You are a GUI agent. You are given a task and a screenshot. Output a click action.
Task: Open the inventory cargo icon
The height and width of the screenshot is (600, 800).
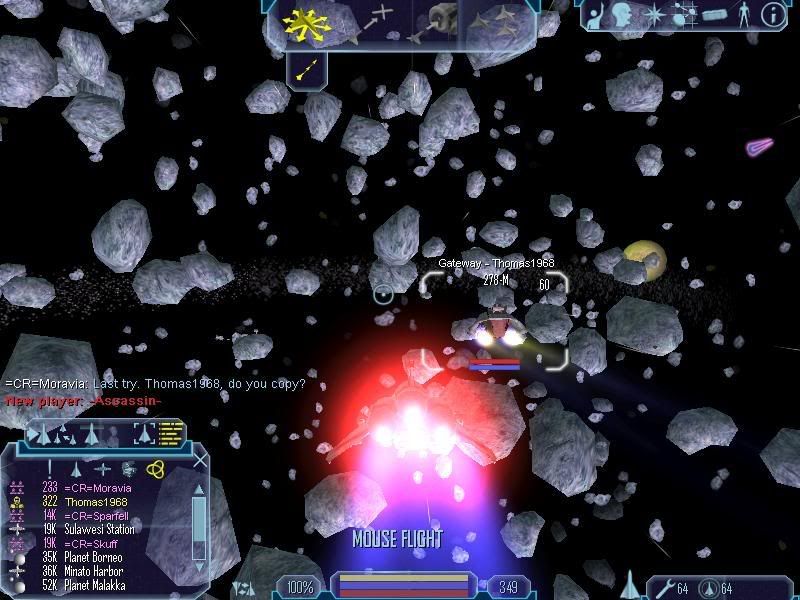pos(713,16)
